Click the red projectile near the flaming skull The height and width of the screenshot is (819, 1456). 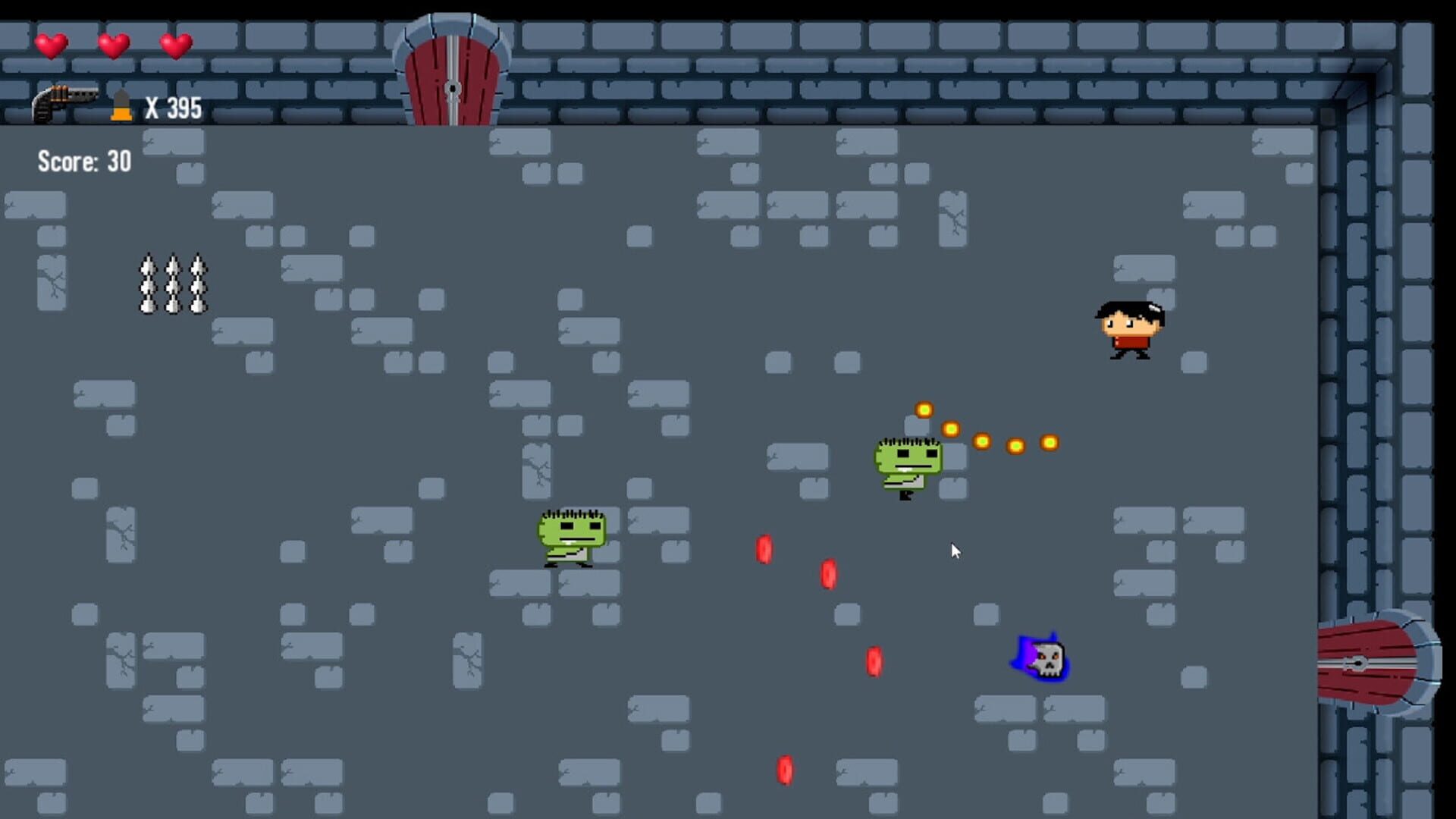[874, 659]
